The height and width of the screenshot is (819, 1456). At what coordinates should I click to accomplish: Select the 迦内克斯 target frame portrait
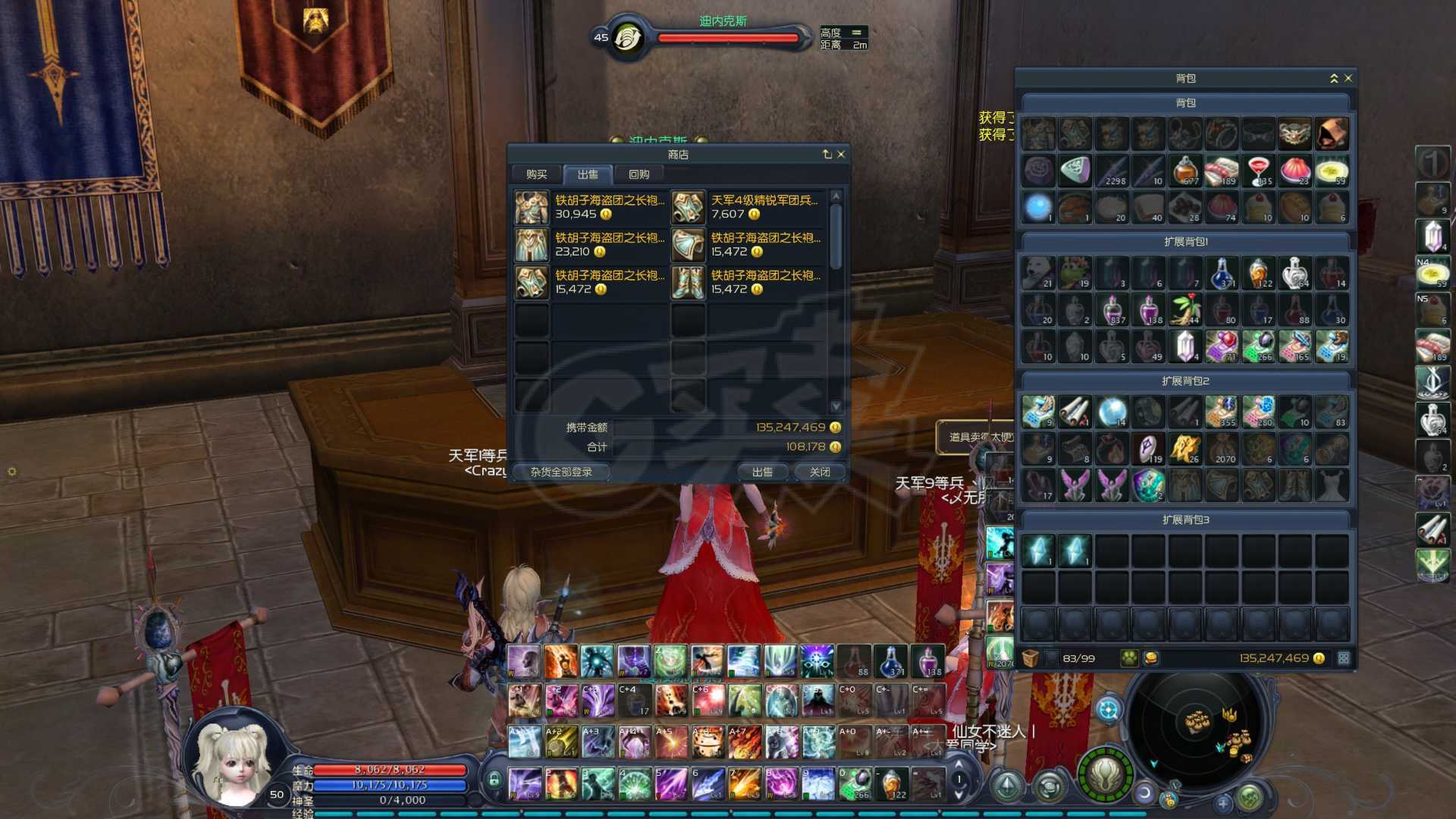(x=628, y=36)
